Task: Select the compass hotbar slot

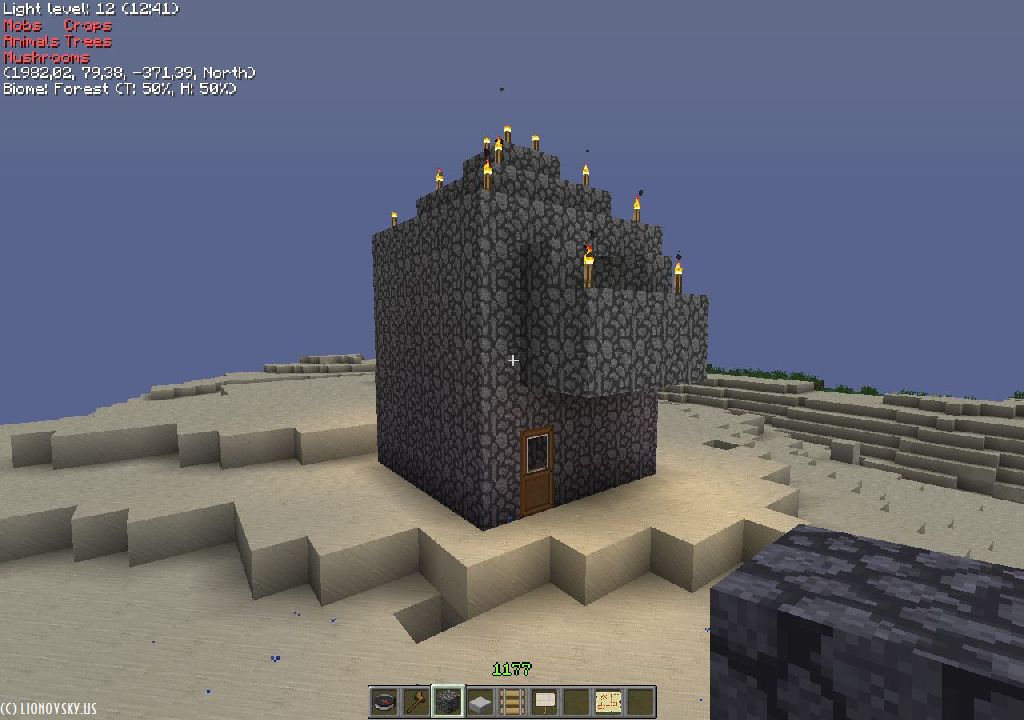Action: 384,701
